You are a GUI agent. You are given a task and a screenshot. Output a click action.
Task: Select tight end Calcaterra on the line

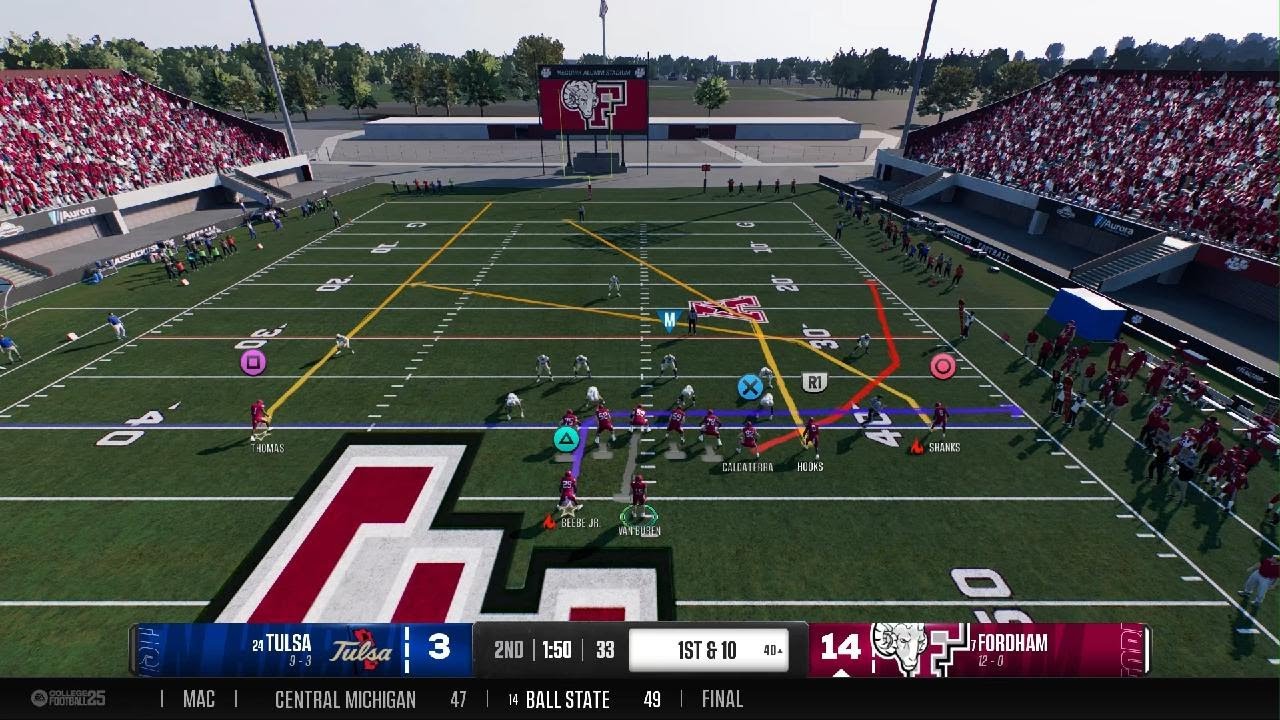[x=748, y=438]
